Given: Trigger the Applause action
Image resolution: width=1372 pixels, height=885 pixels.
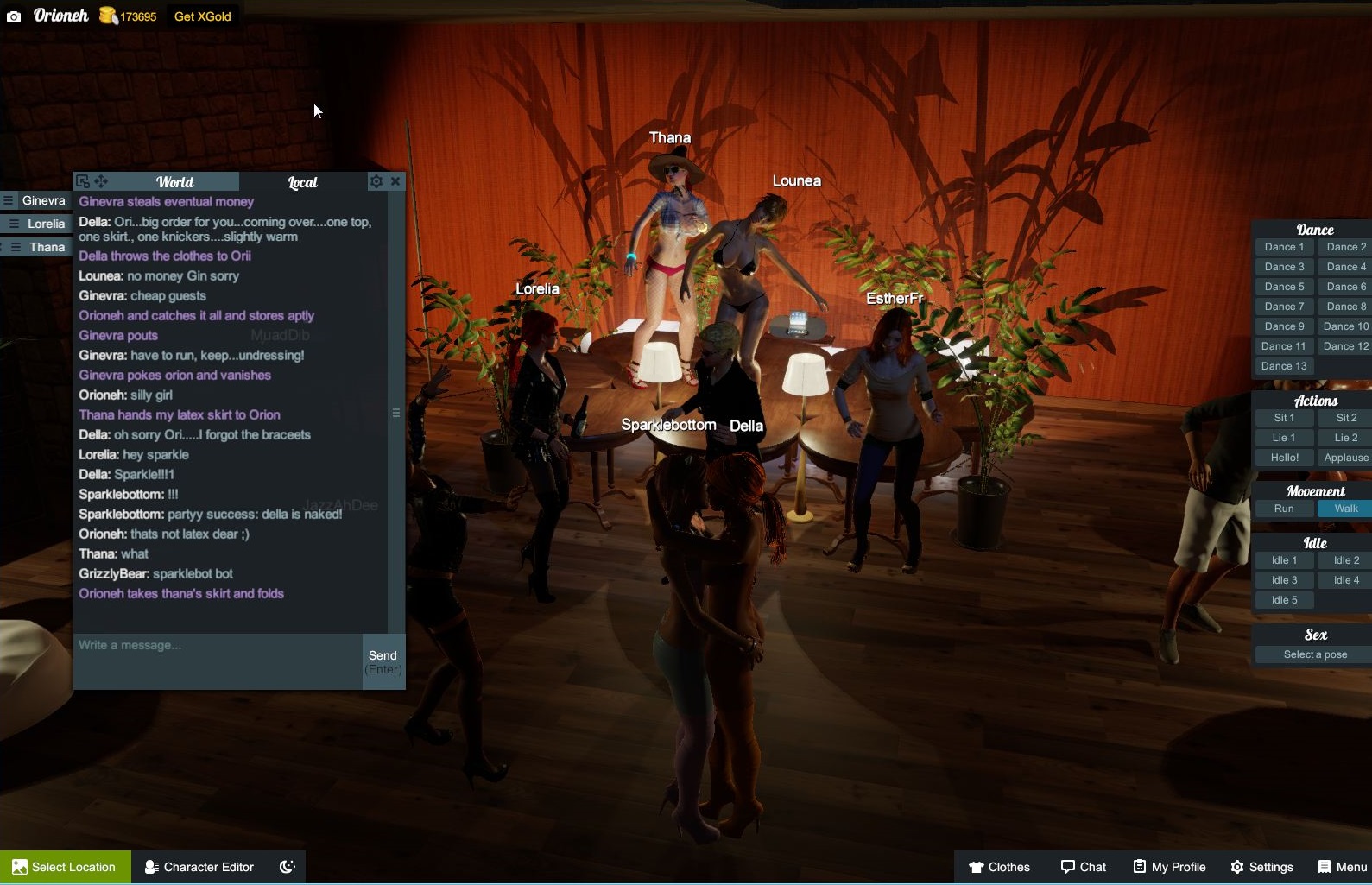Looking at the screenshot, I should 1344,457.
